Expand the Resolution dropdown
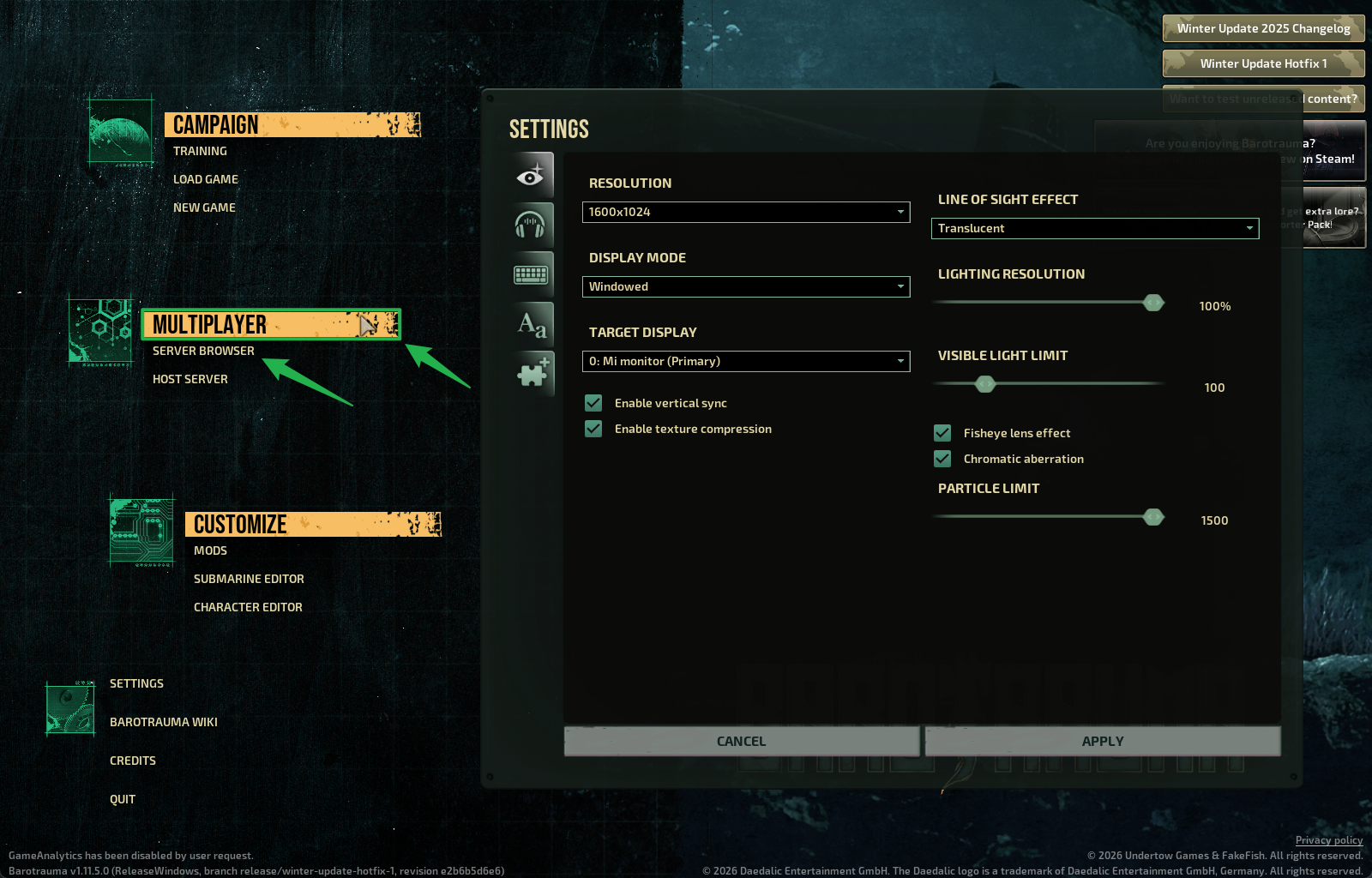The image size is (1372, 878). pos(745,212)
